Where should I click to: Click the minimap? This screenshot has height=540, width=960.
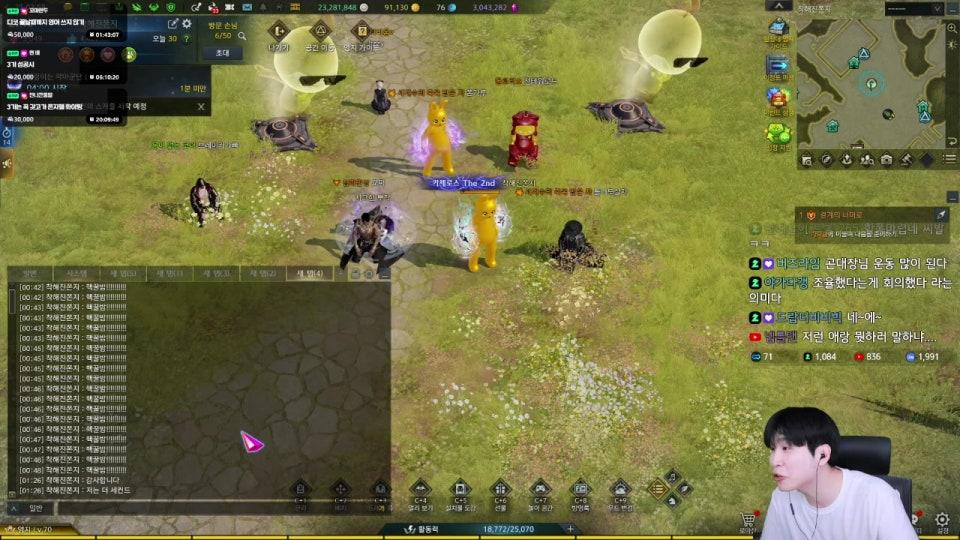[x=871, y=83]
